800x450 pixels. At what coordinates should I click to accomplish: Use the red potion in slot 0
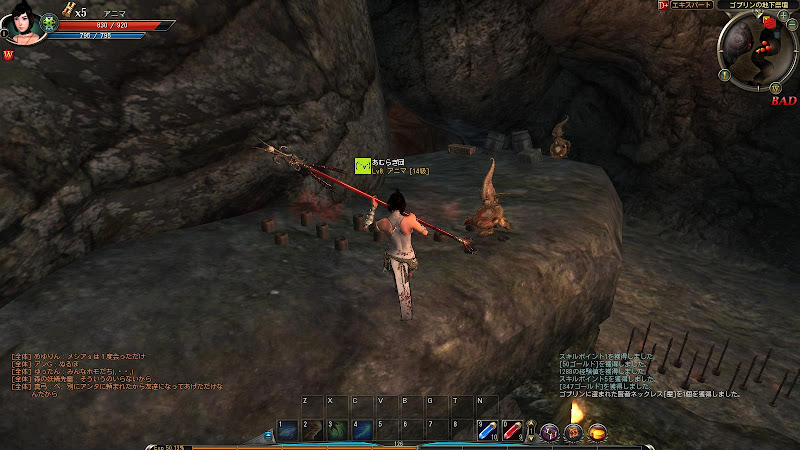[x=512, y=430]
